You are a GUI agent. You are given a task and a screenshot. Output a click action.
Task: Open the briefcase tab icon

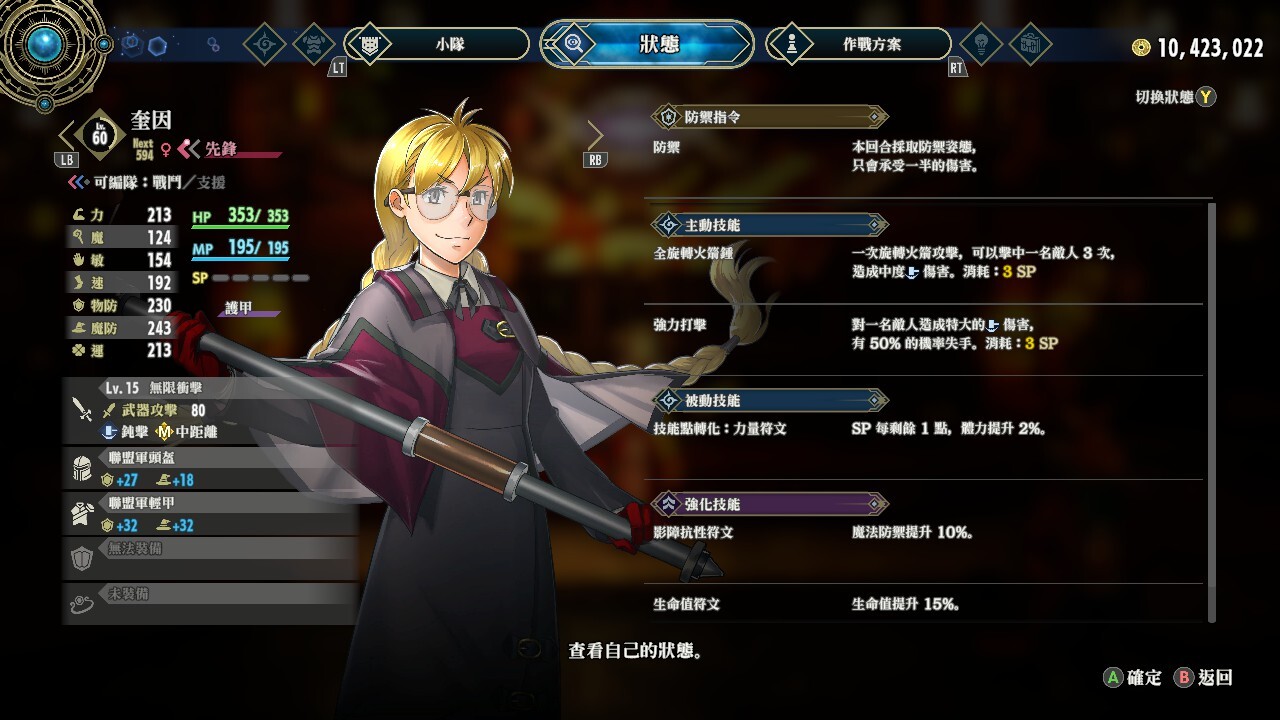click(1029, 44)
